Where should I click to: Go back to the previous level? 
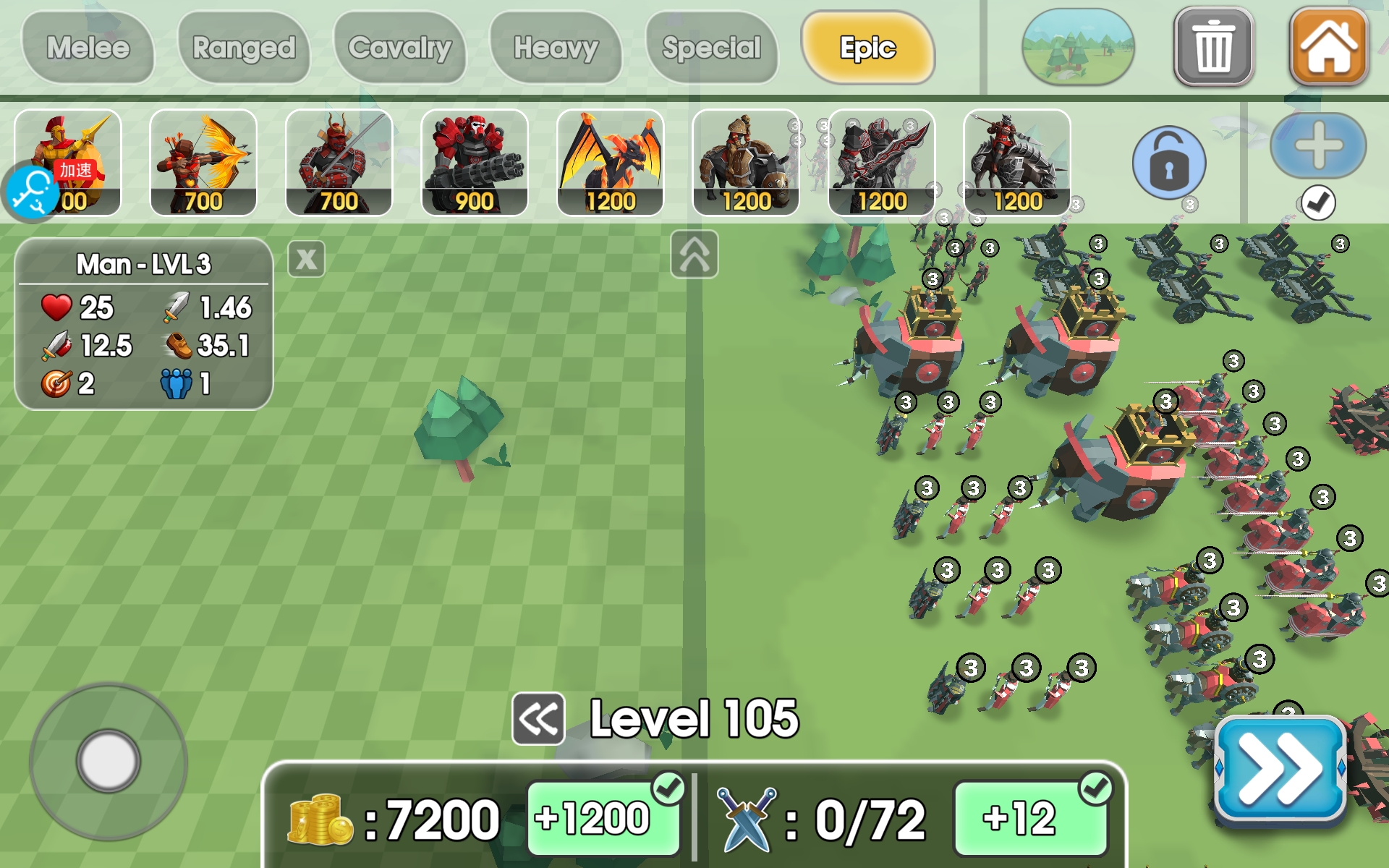click(538, 719)
